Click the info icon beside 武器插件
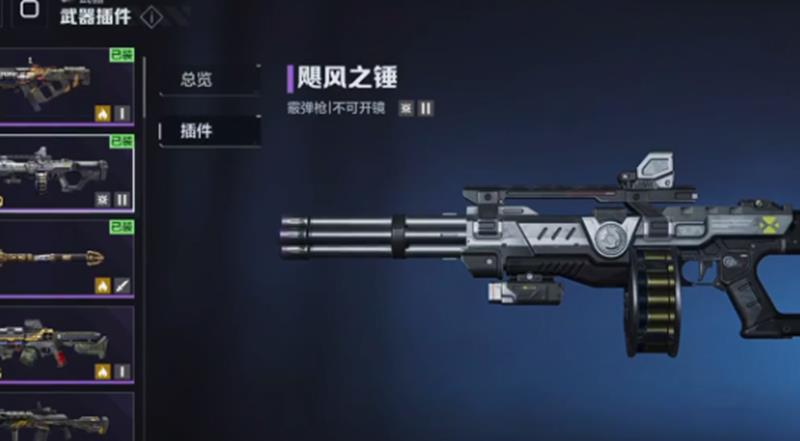The height and width of the screenshot is (441, 800). point(151,17)
